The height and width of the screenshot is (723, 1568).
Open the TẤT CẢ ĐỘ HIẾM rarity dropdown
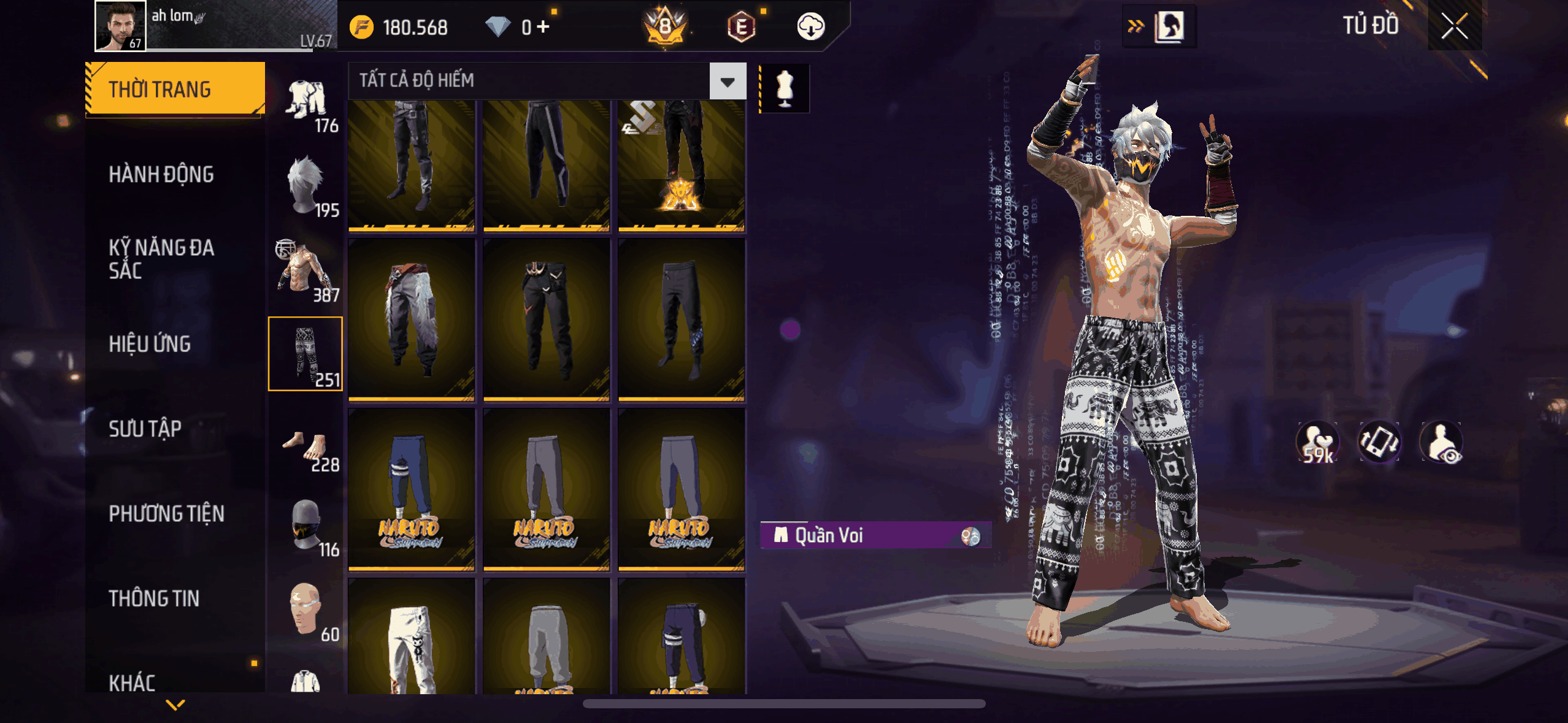tap(728, 82)
